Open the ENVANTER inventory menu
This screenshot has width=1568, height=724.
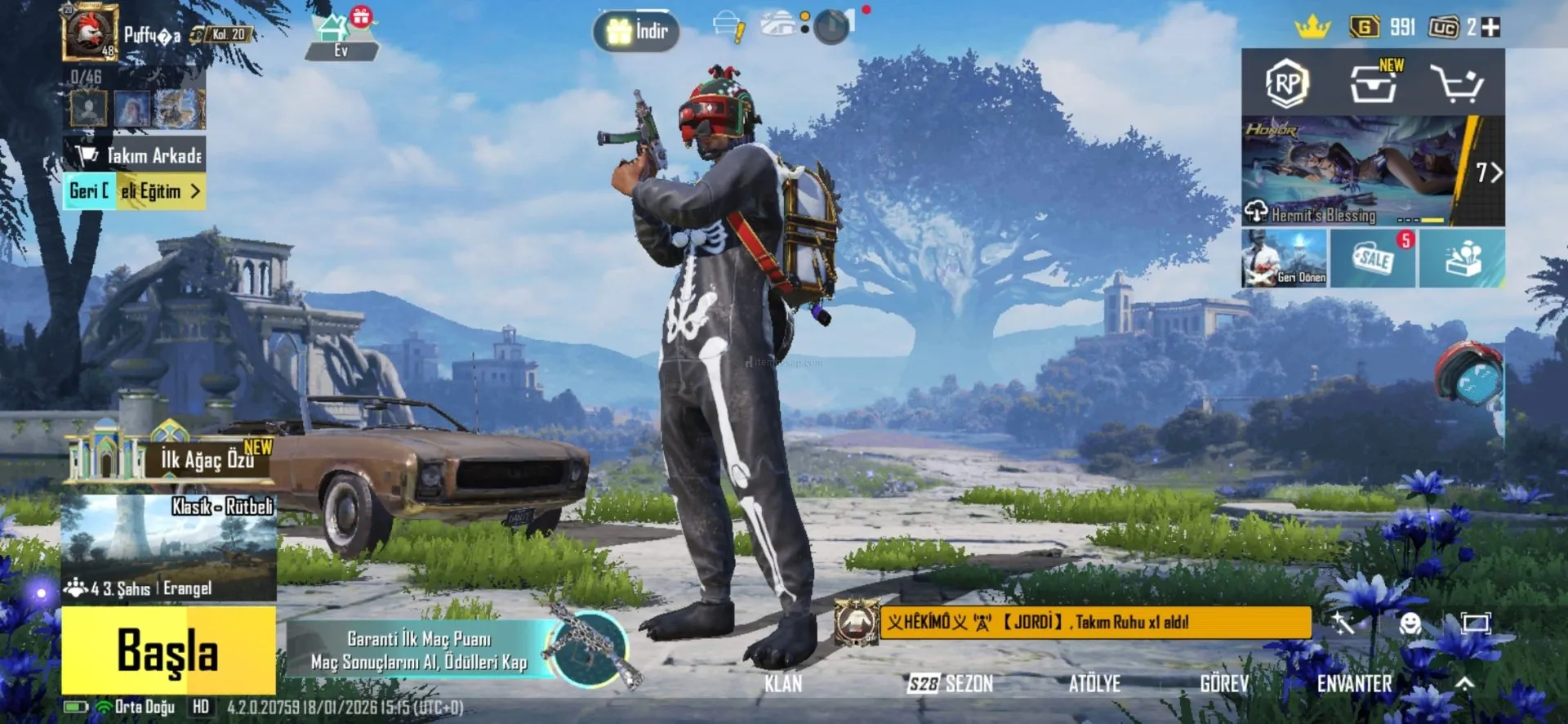tap(1354, 683)
